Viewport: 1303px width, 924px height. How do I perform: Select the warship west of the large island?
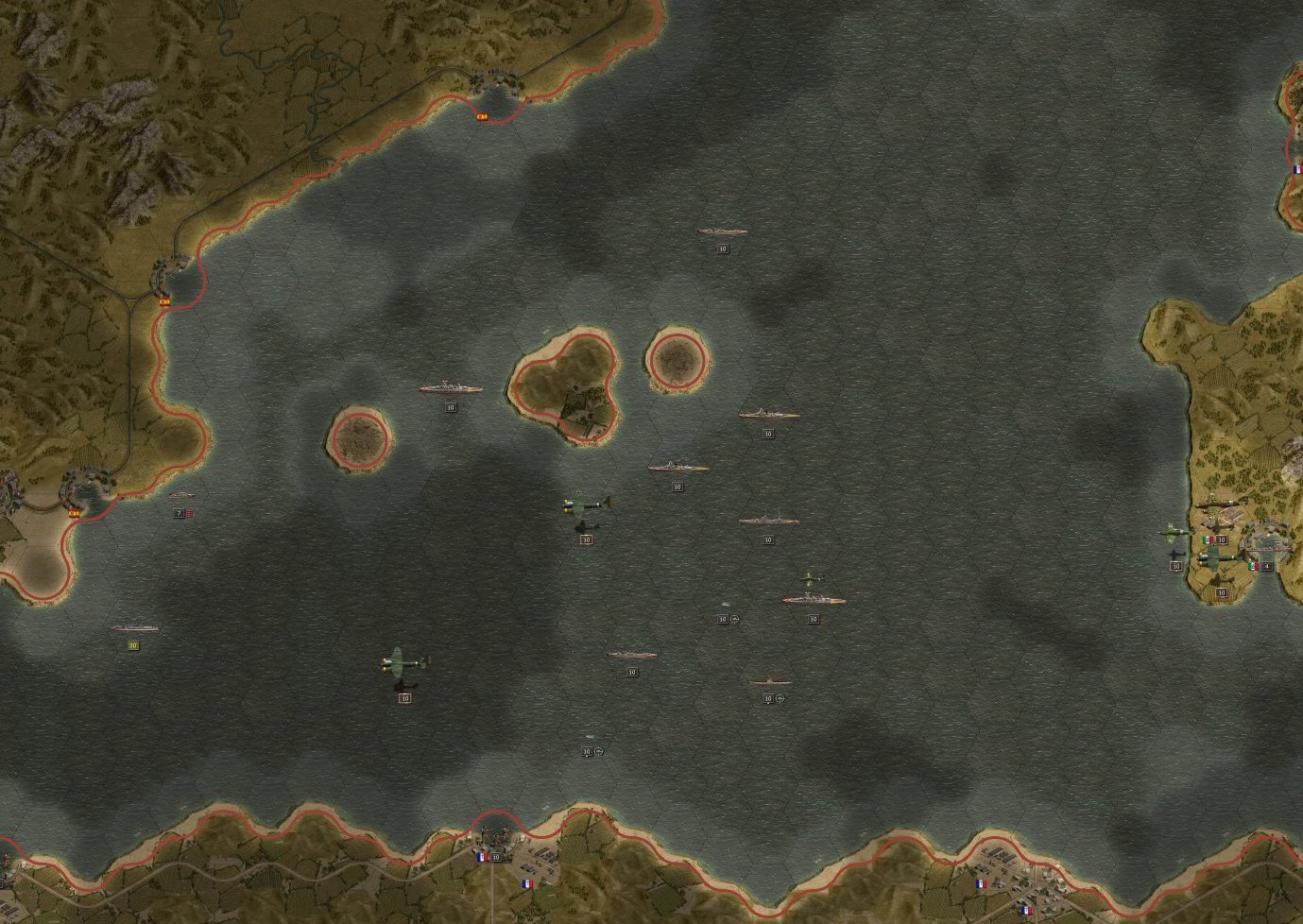(451, 388)
